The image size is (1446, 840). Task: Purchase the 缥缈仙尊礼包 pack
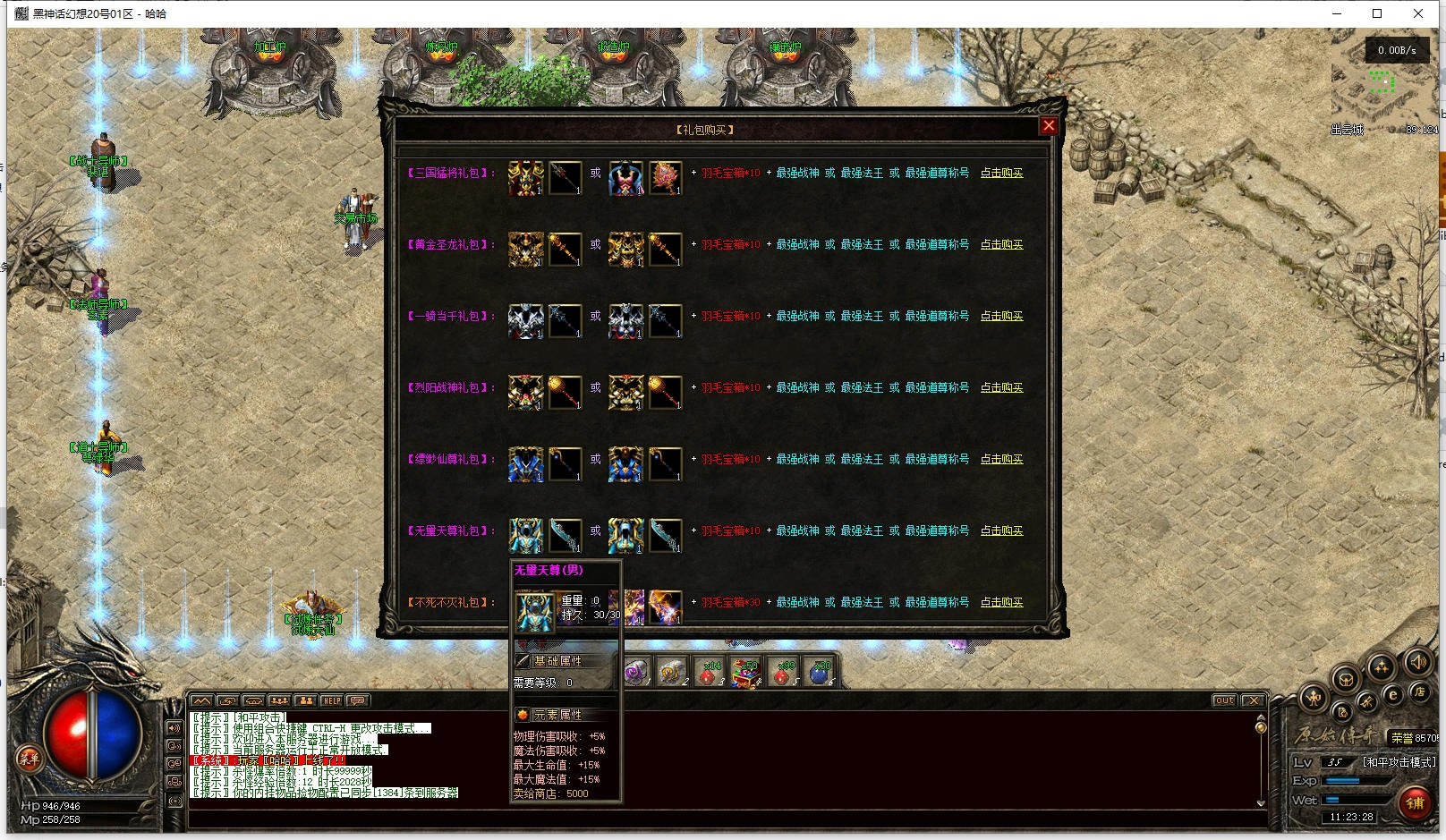1001,460
